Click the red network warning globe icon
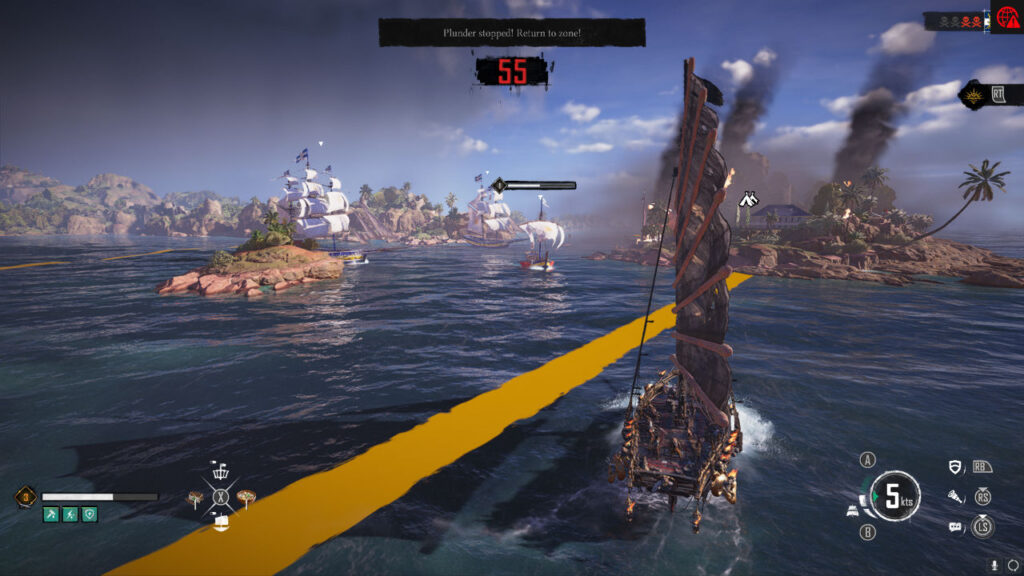 click(1006, 19)
